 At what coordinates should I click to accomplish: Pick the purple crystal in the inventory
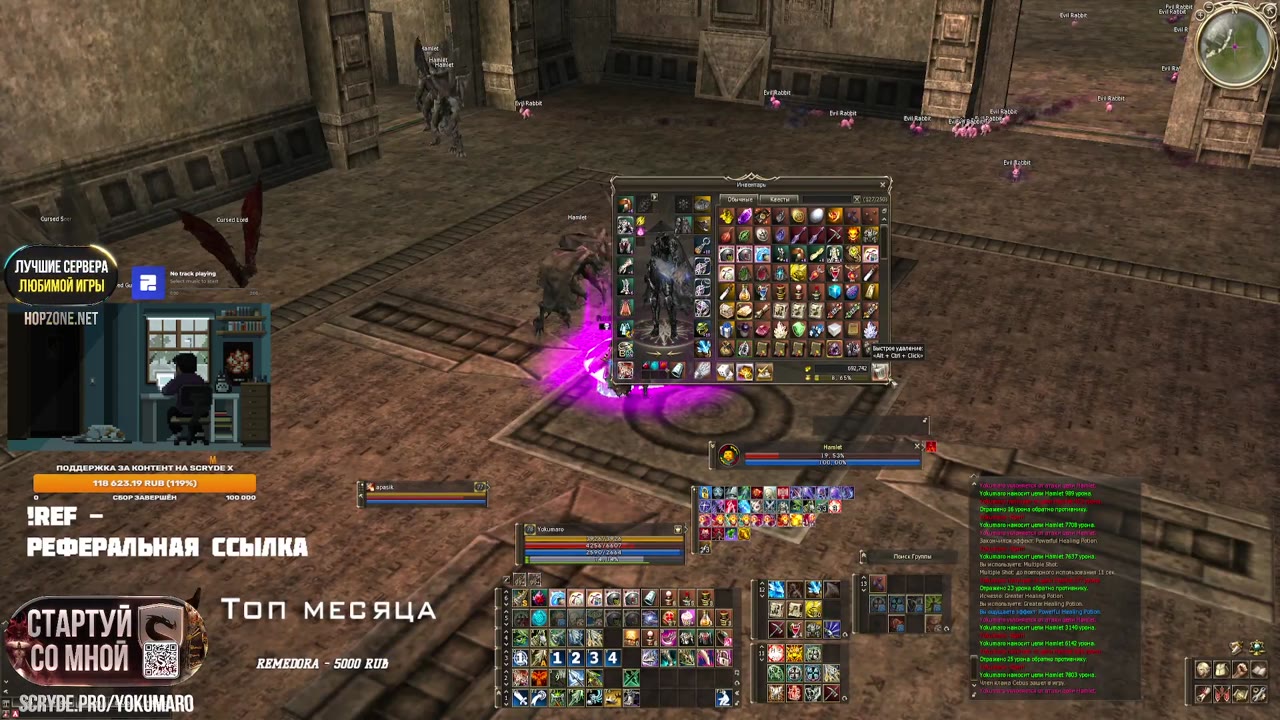point(744,217)
